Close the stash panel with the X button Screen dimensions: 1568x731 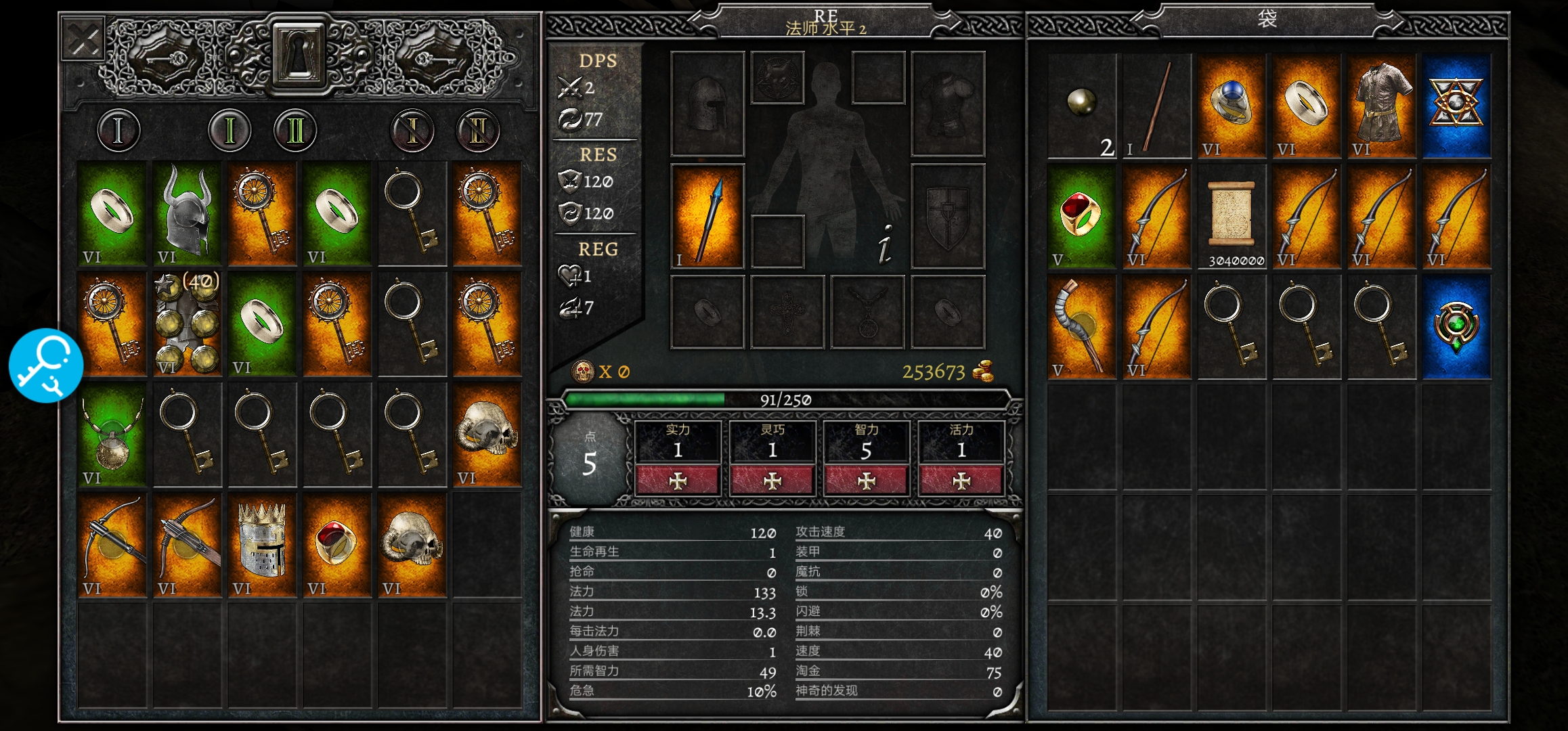[83, 40]
